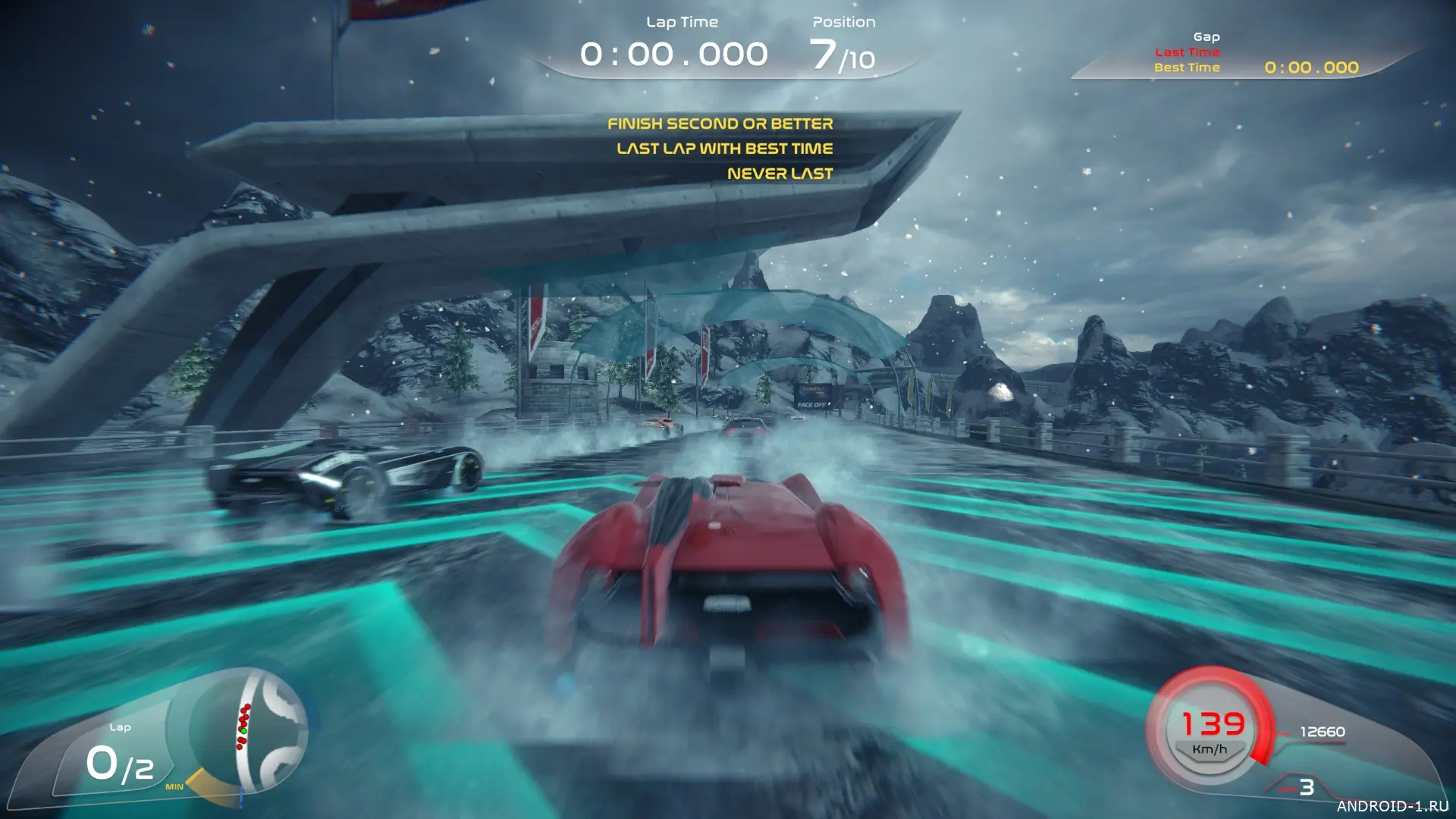Select the 'Never Last' objective
The height and width of the screenshot is (819, 1456).
pos(780,174)
